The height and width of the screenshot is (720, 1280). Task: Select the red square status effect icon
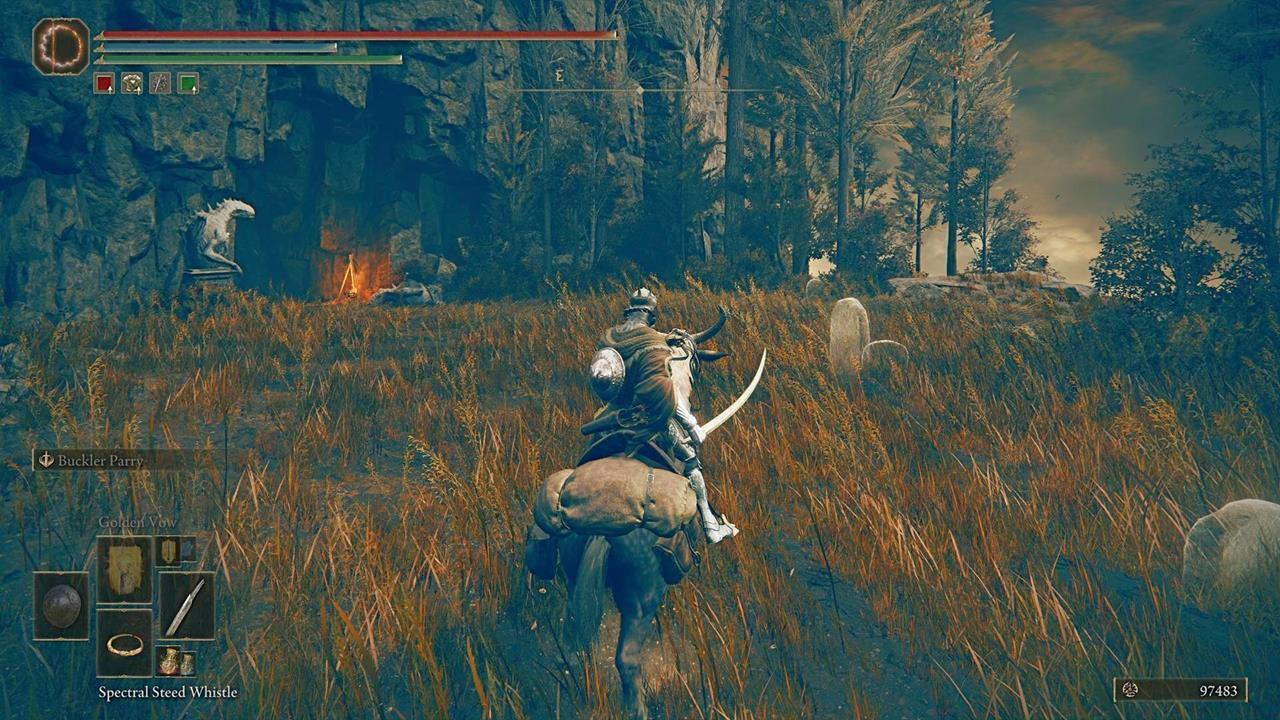pyautogui.click(x=102, y=83)
